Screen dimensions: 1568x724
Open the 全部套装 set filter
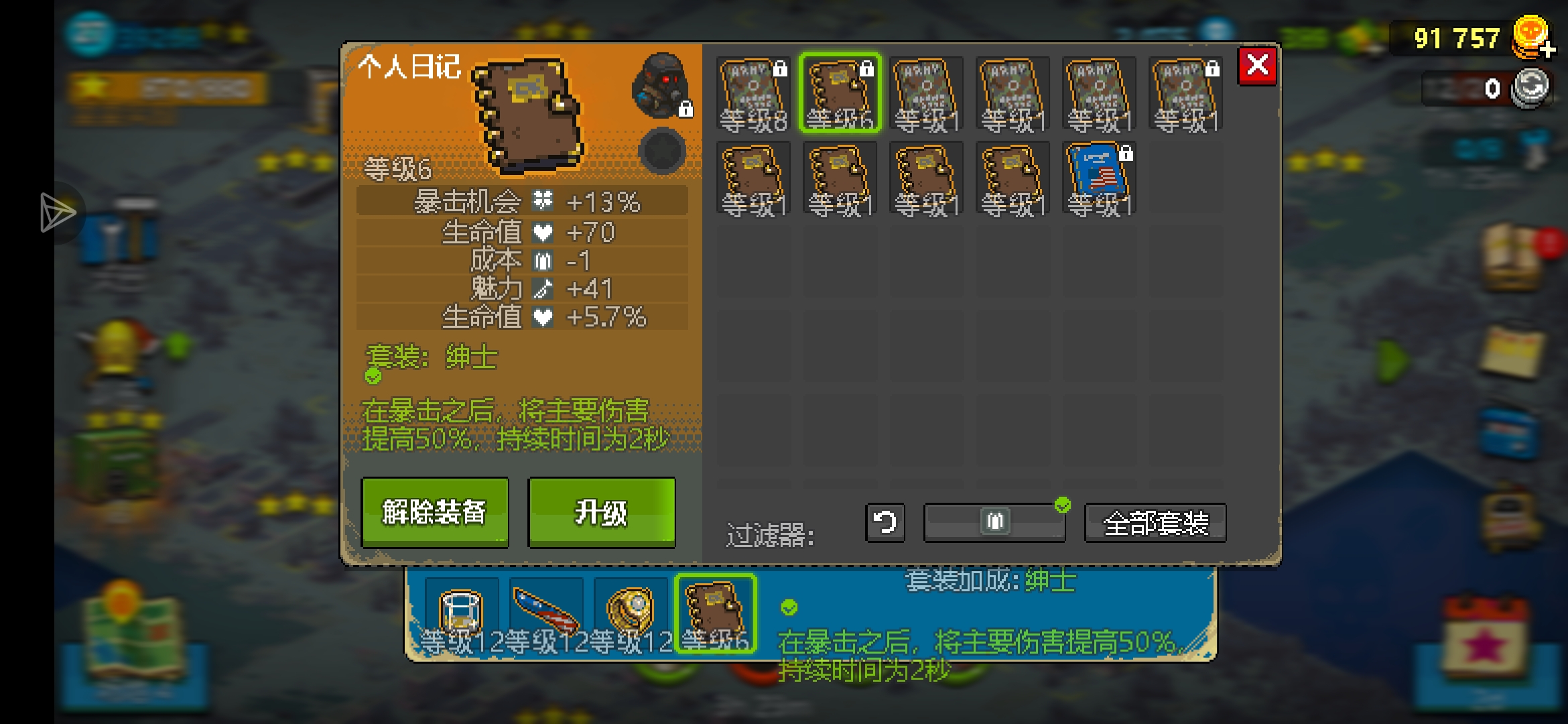tap(1155, 523)
